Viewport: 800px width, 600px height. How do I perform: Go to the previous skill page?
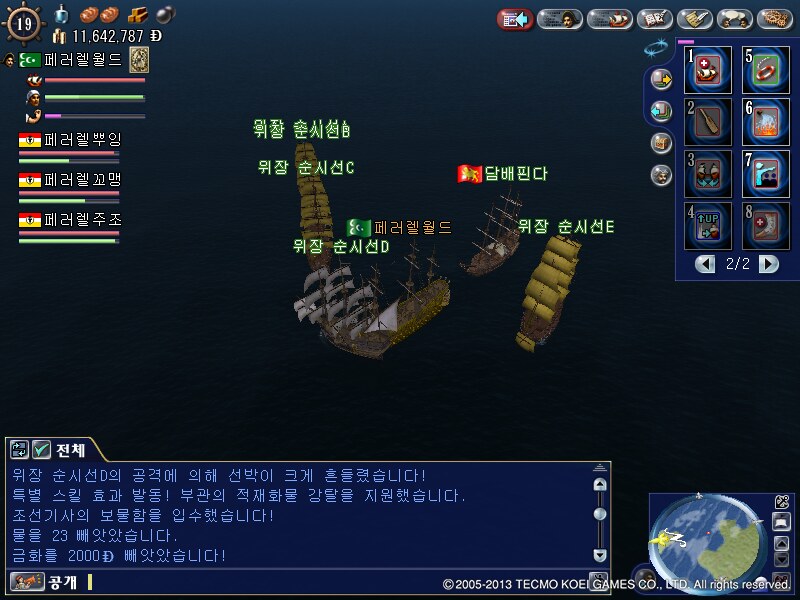coord(706,264)
